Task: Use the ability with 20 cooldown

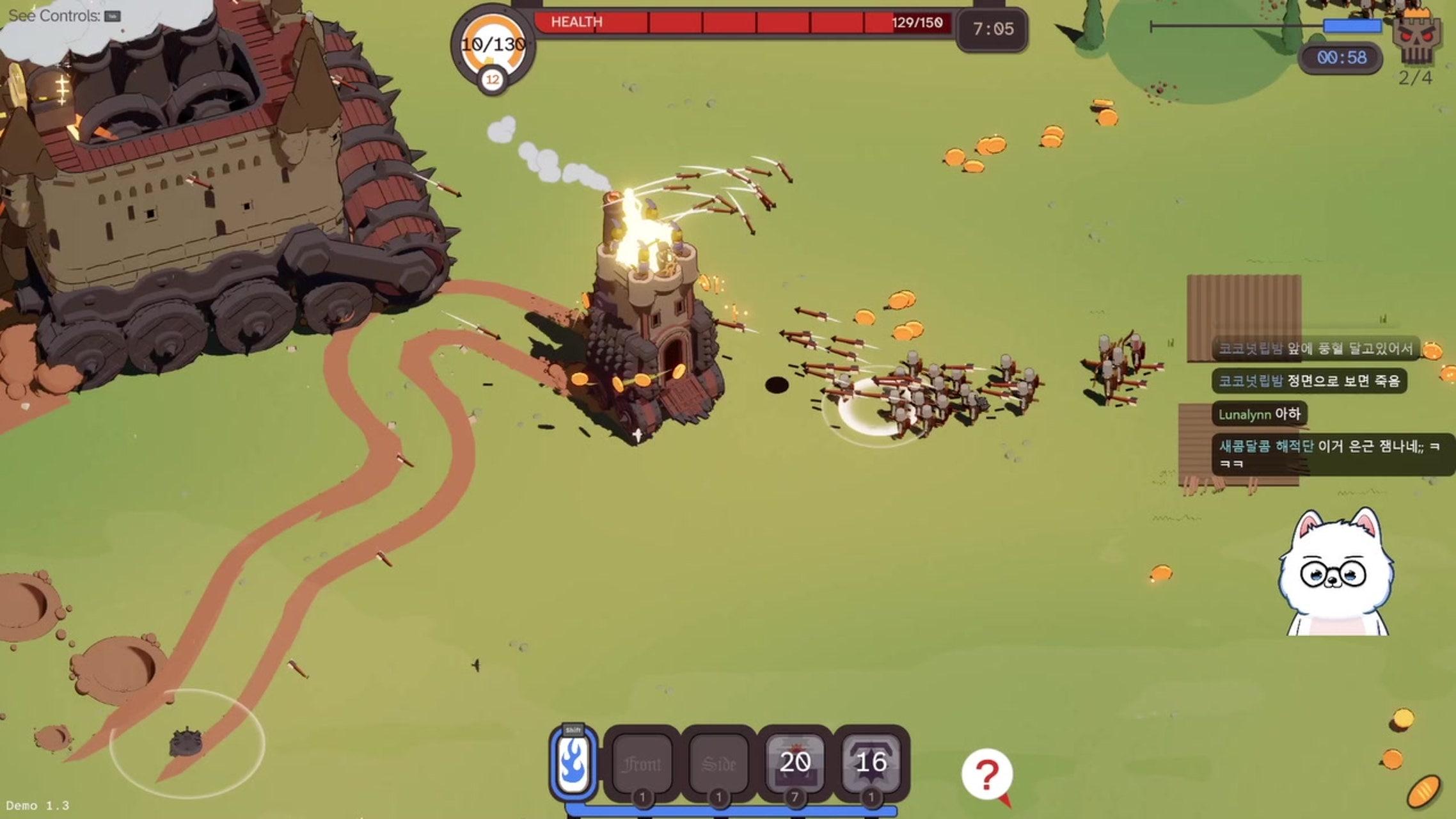Action: pos(795,763)
